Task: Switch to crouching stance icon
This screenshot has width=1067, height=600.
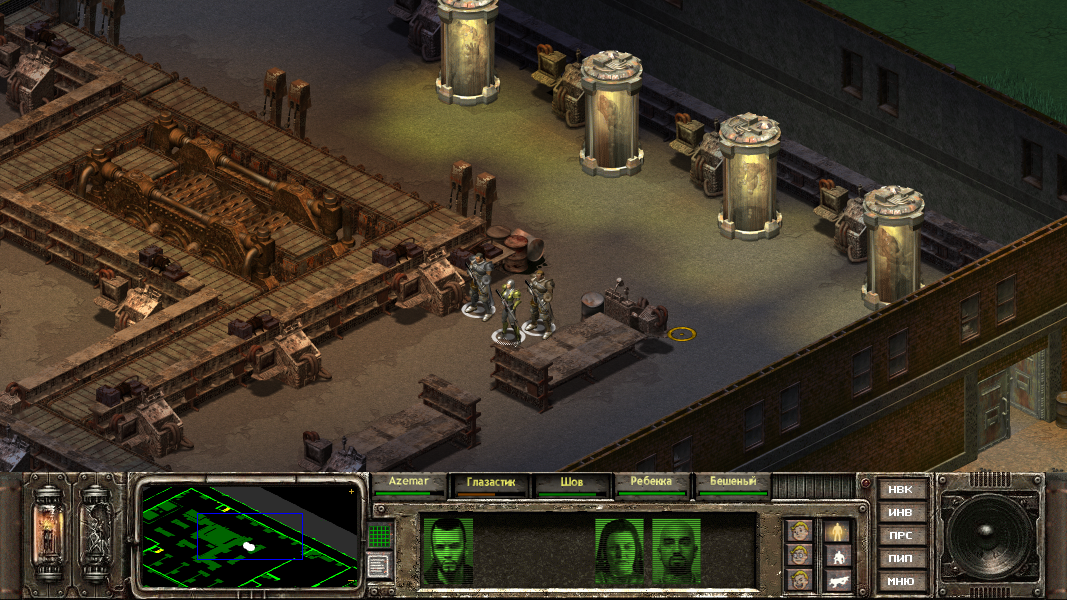Action: click(837, 556)
